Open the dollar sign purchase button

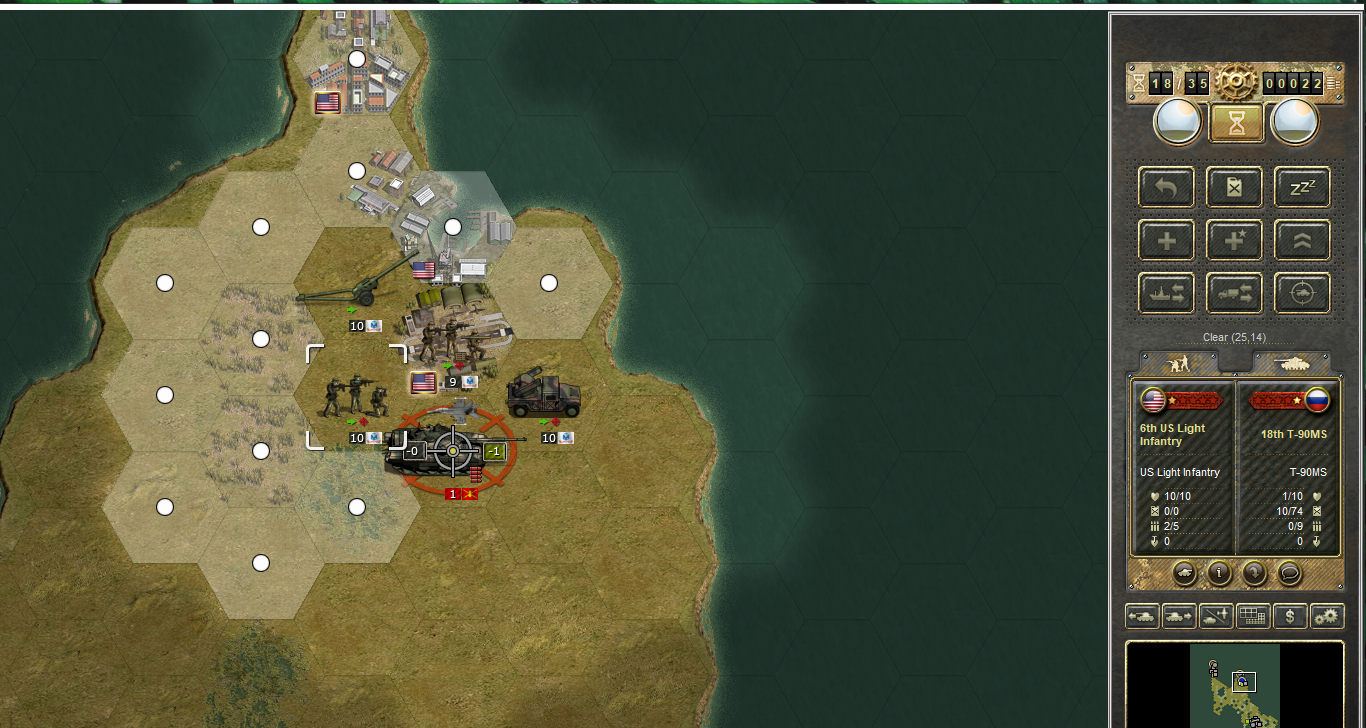(1290, 616)
